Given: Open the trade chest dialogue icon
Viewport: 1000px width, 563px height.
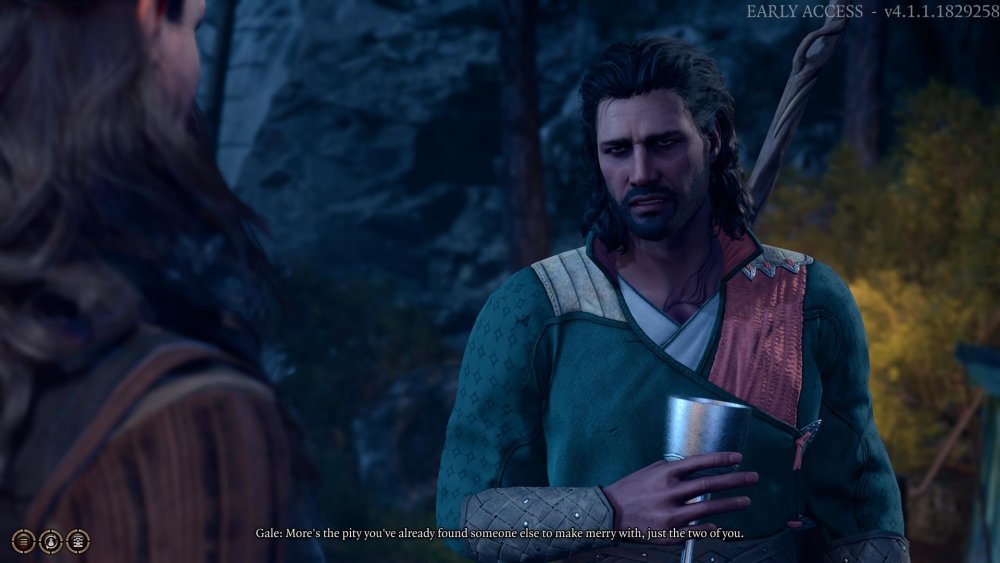Looking at the screenshot, I should 77,541.
